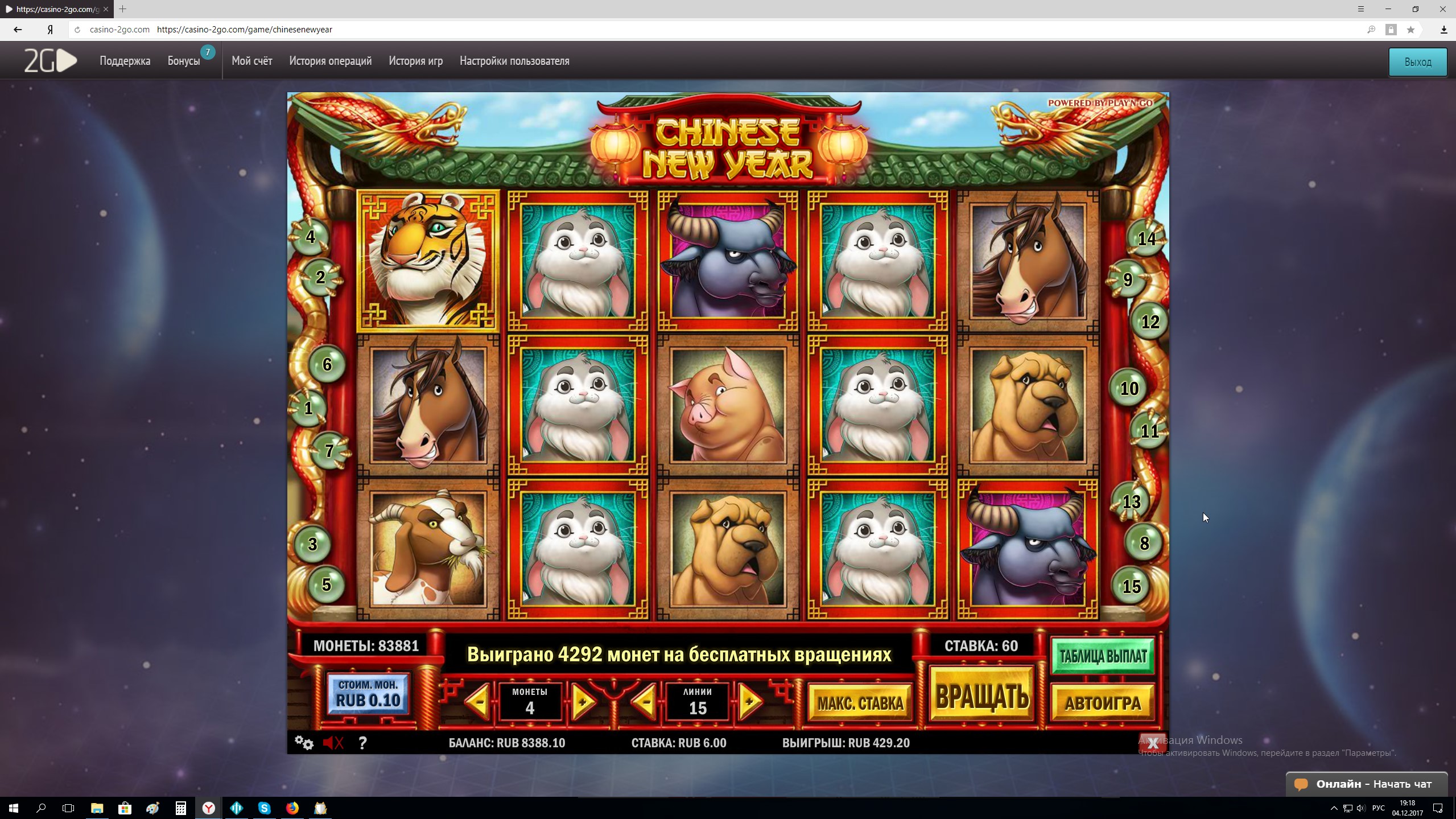Decrease the coins per line
Screen dimensions: 1456x819
(x=479, y=702)
